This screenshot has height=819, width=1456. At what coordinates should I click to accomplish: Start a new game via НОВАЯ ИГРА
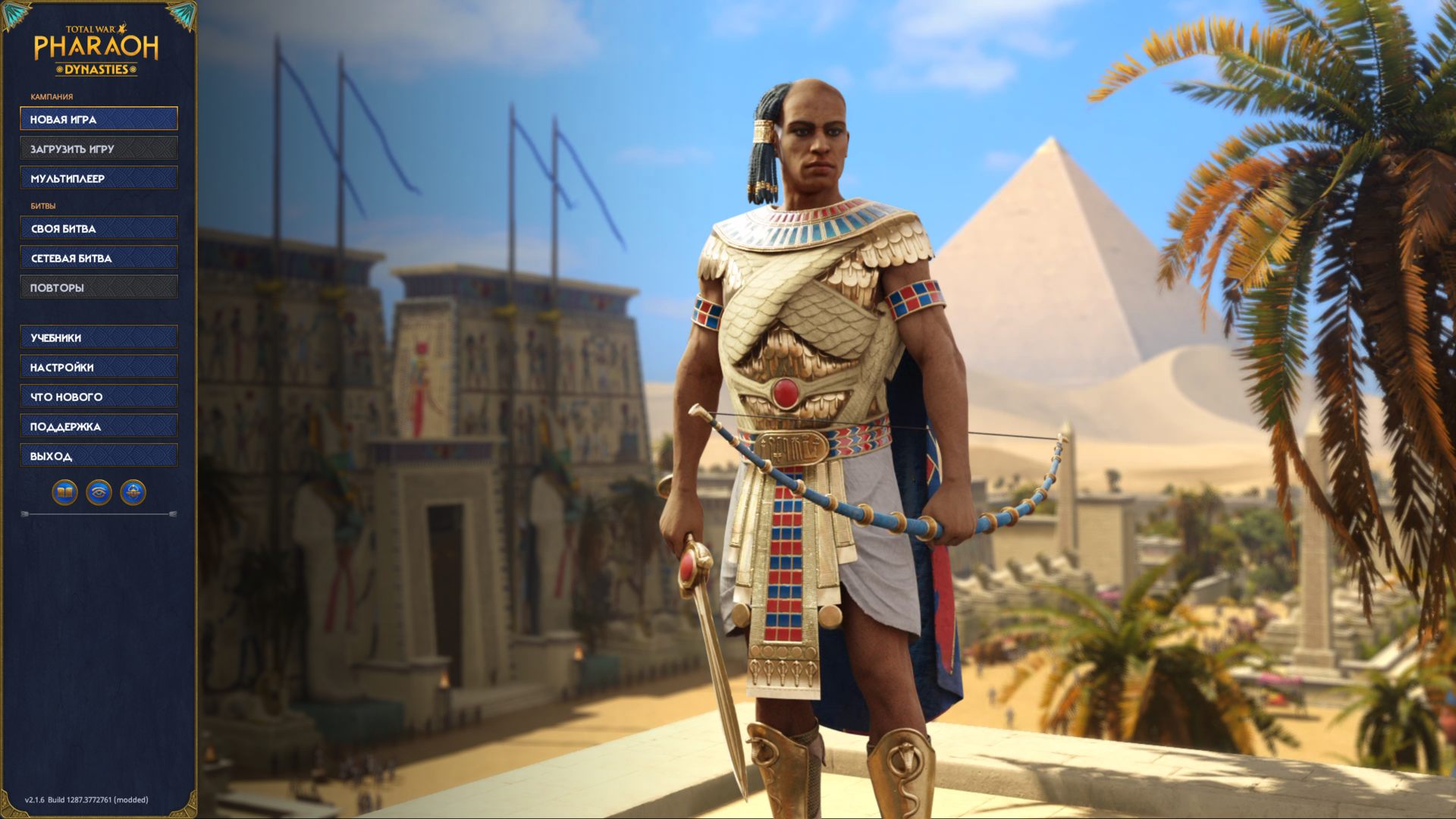click(x=98, y=118)
